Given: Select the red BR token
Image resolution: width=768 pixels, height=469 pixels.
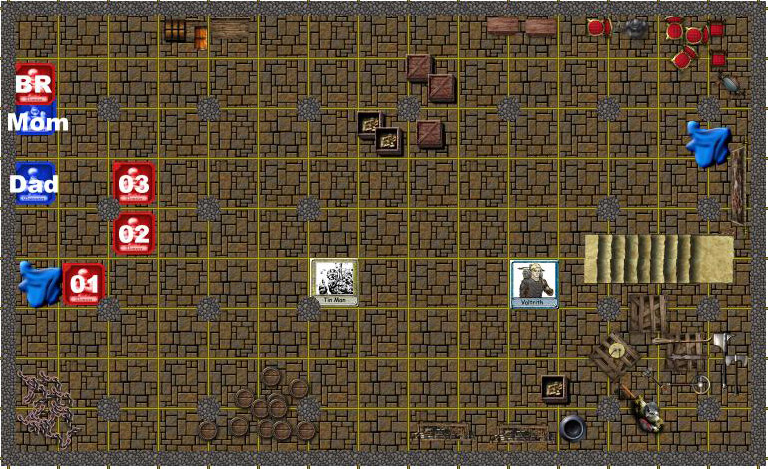Looking at the screenshot, I should [34, 82].
